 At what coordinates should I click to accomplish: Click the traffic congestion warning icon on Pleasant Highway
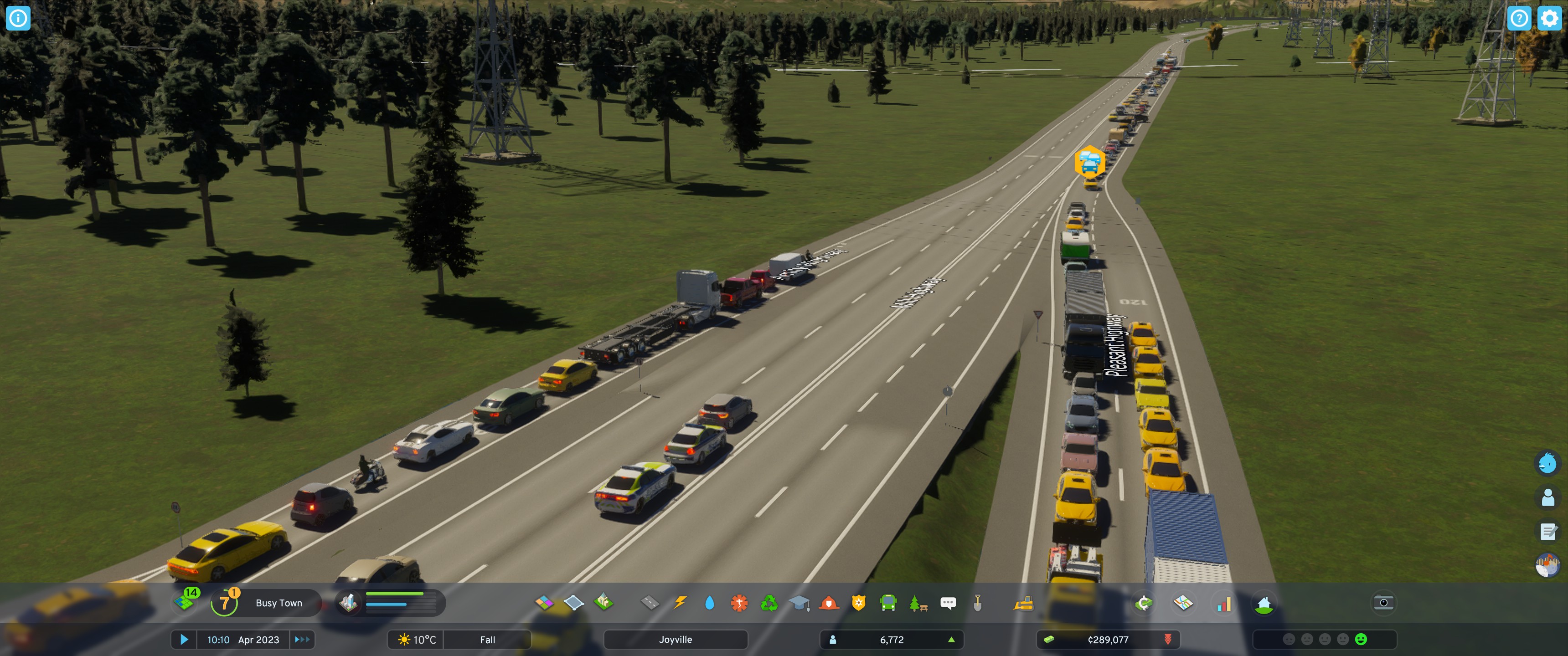1091,162
